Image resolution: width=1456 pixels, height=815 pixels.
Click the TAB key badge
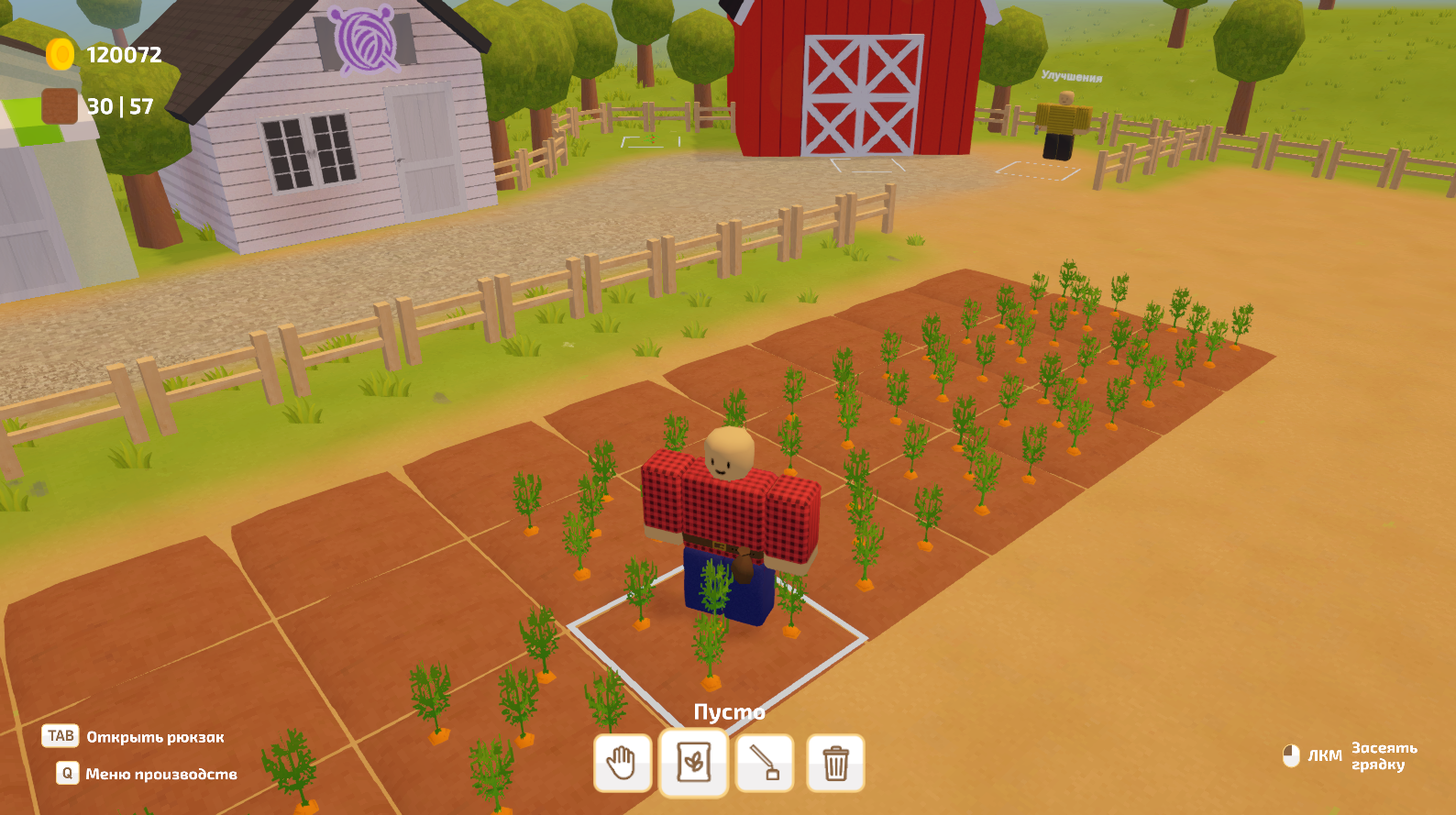point(59,736)
